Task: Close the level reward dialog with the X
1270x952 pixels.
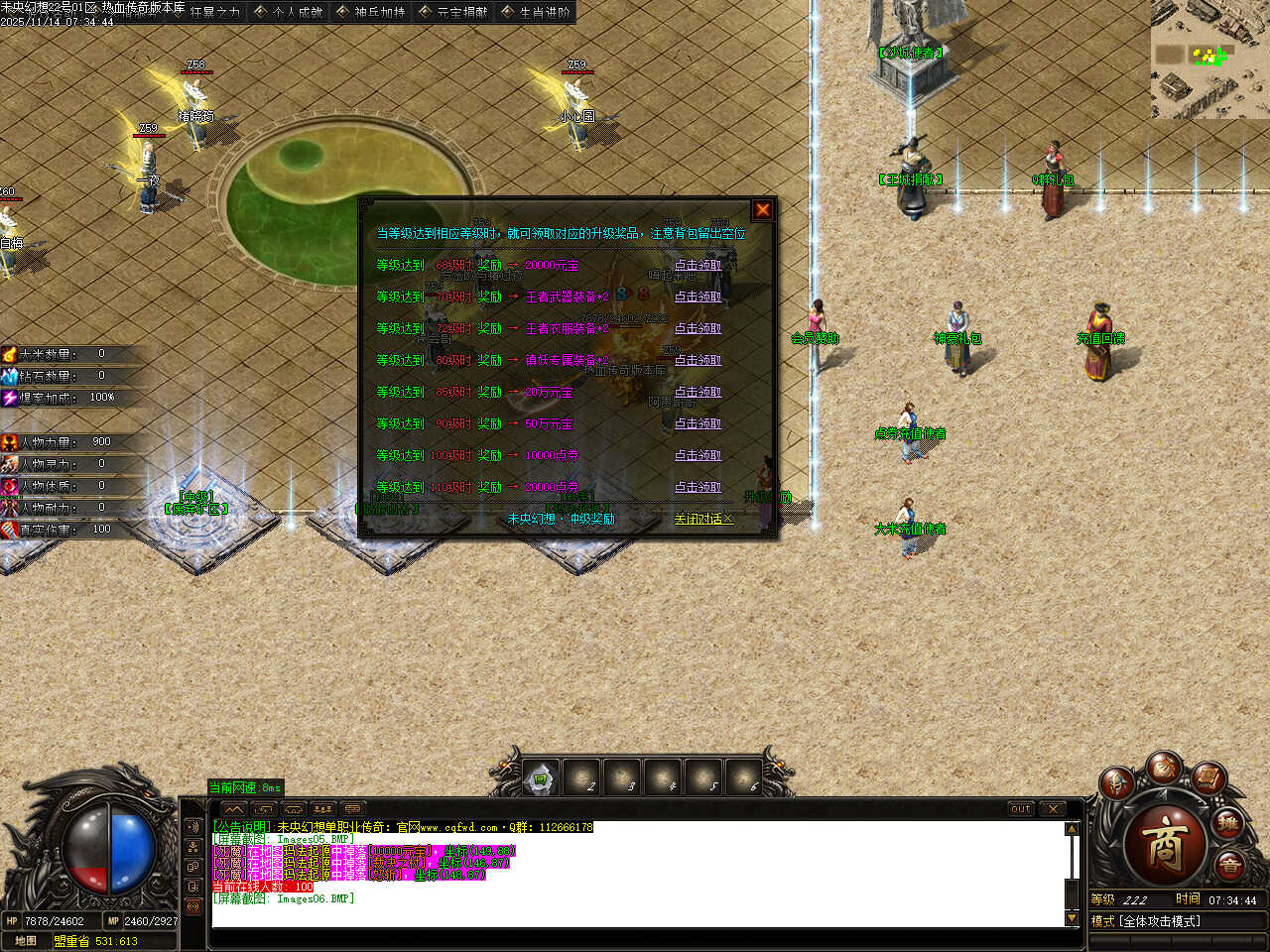Action: click(x=762, y=209)
